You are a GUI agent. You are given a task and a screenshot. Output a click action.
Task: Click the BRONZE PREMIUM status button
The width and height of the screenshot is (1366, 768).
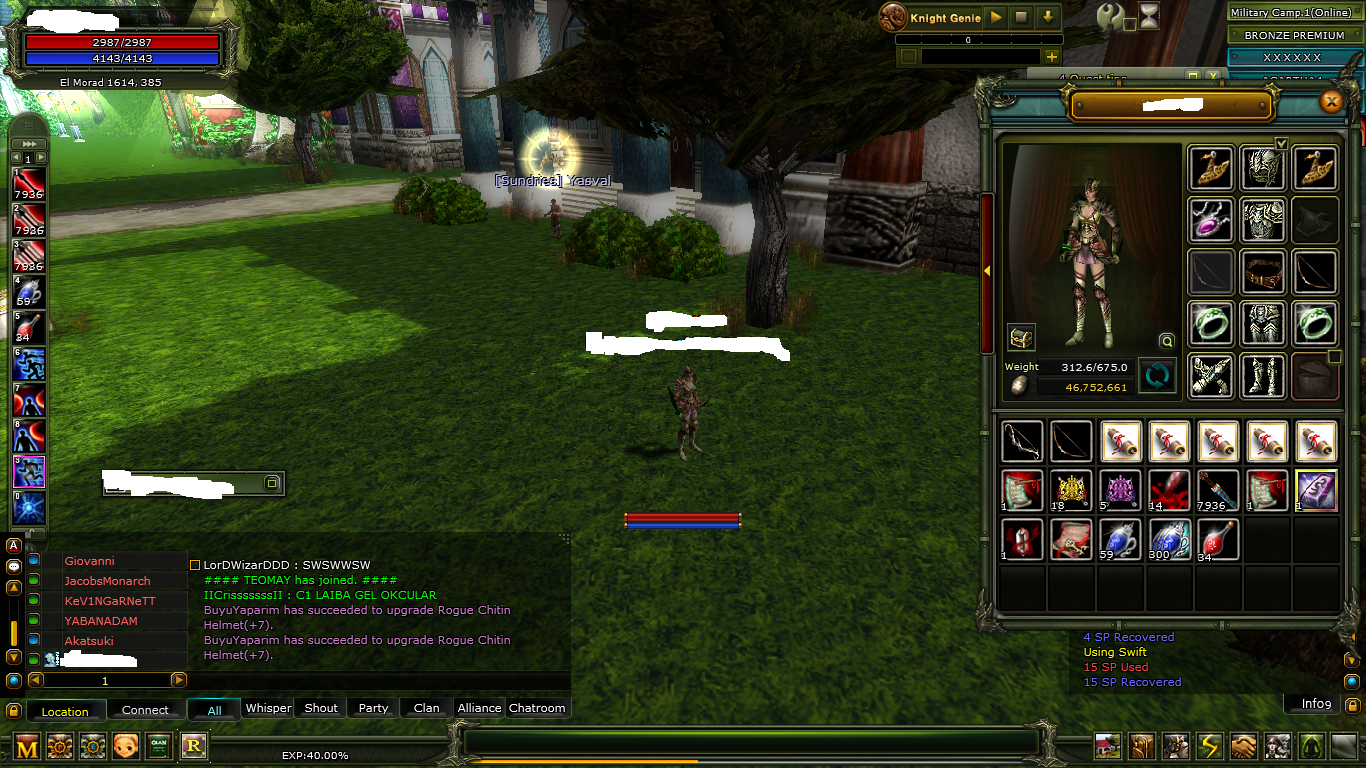pyautogui.click(x=1294, y=35)
